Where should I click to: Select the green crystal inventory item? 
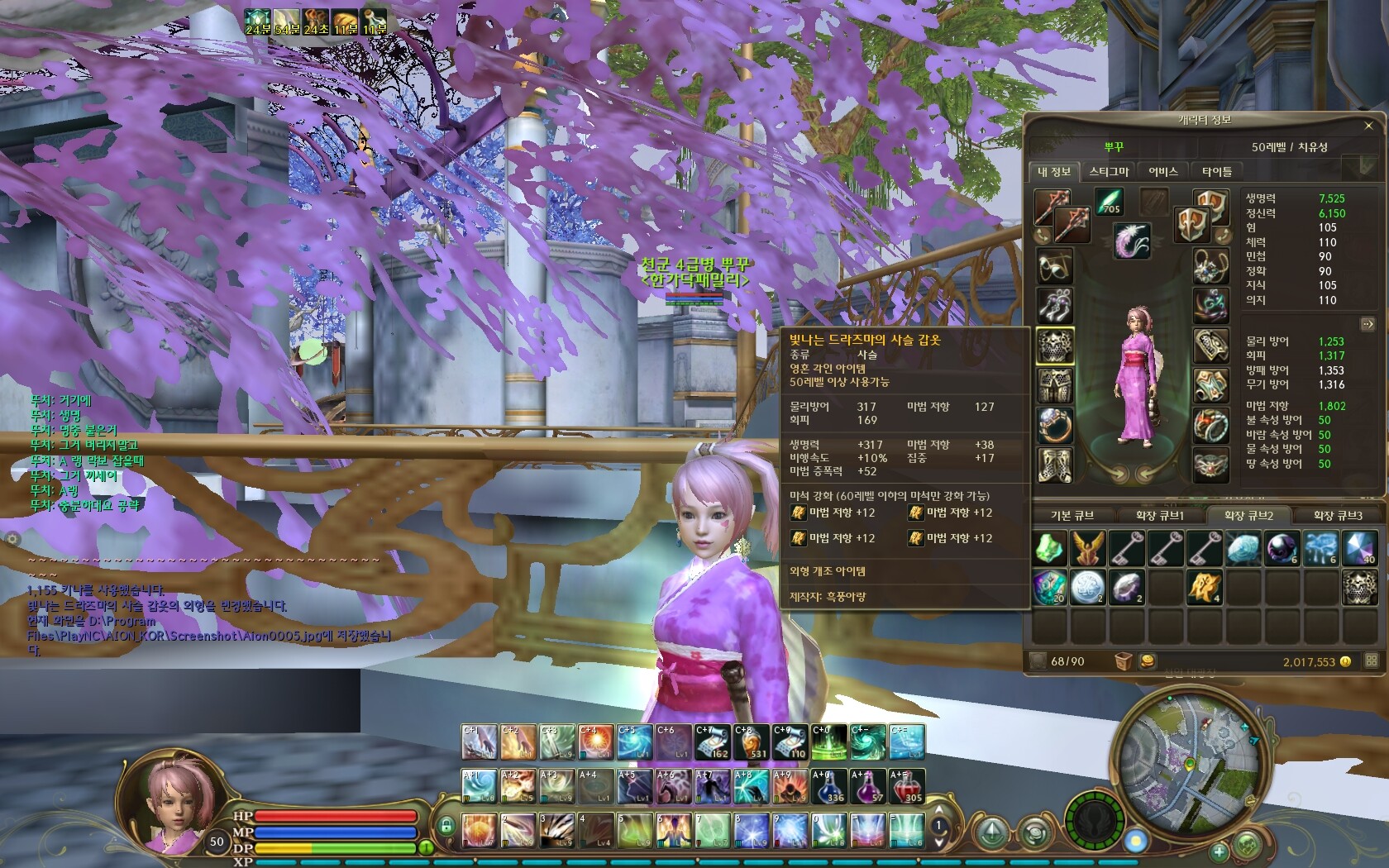tap(1050, 548)
